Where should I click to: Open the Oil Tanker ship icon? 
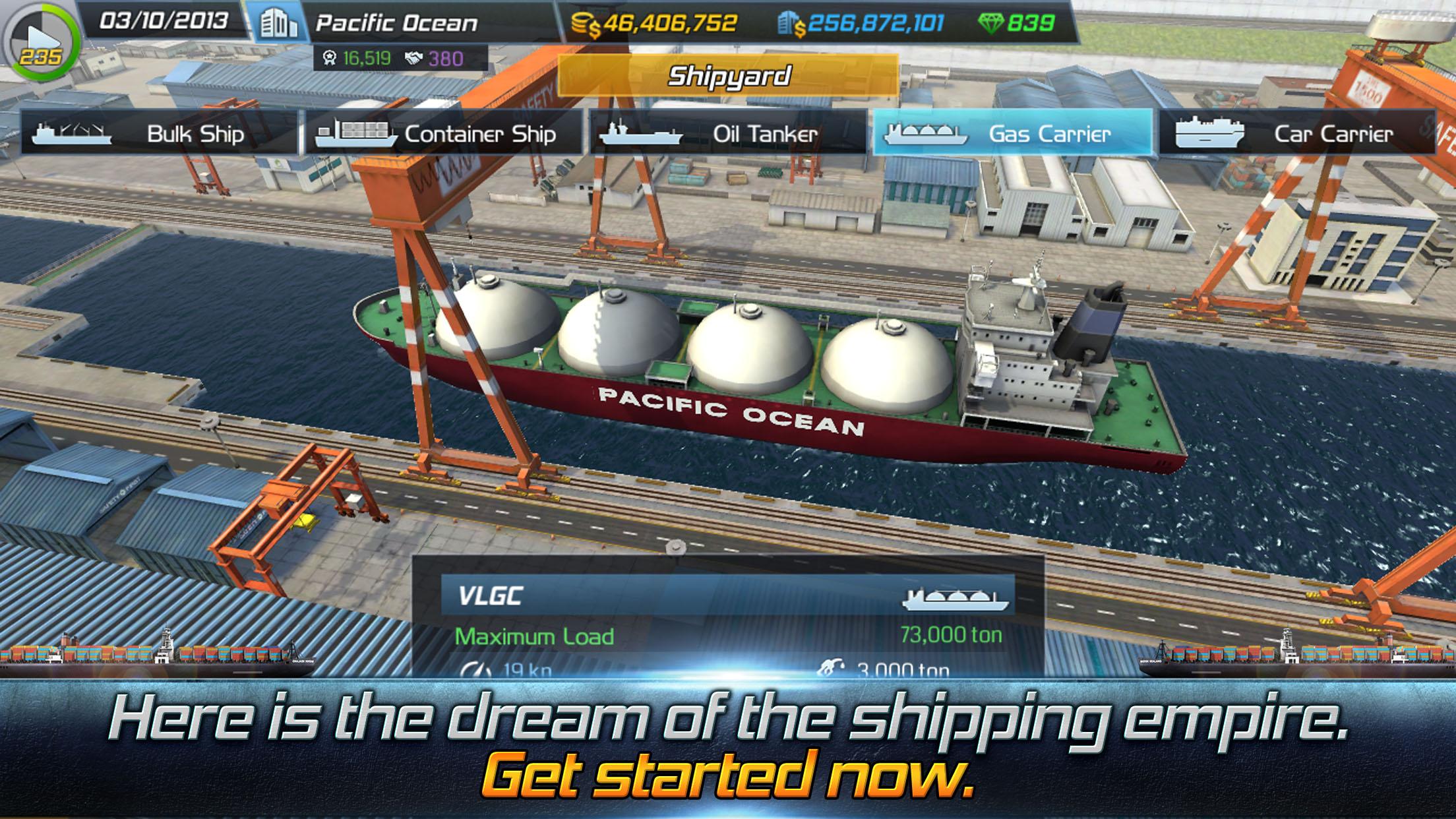(638, 134)
